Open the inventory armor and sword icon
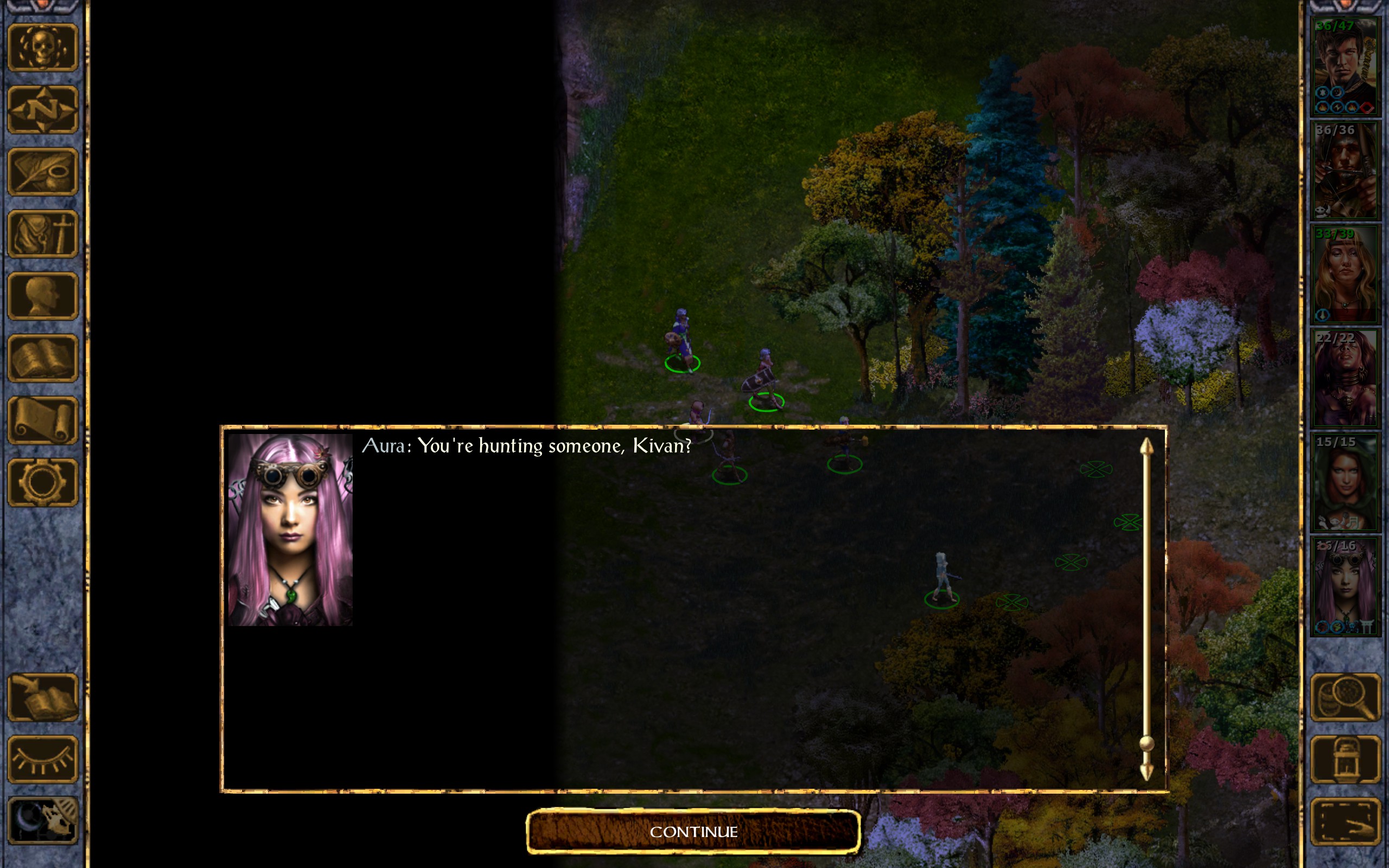The height and width of the screenshot is (868, 1389). click(42, 234)
